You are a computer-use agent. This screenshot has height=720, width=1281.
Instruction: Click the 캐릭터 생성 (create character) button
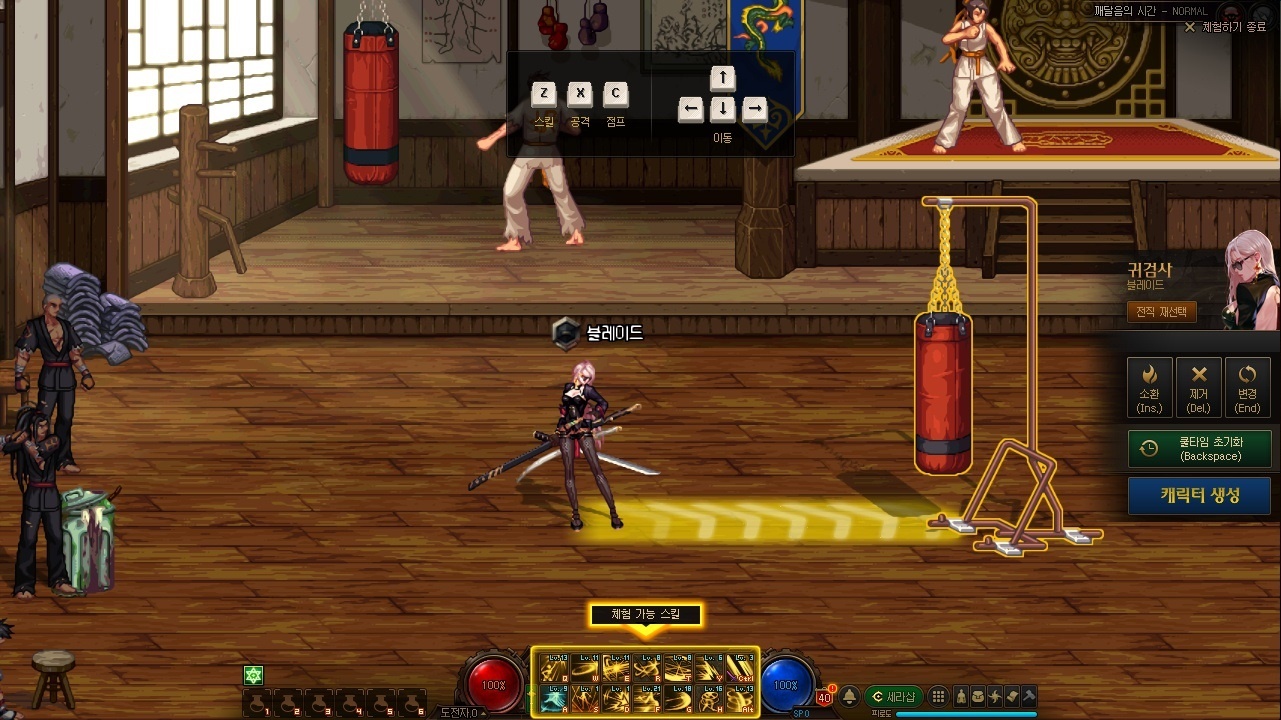1199,495
